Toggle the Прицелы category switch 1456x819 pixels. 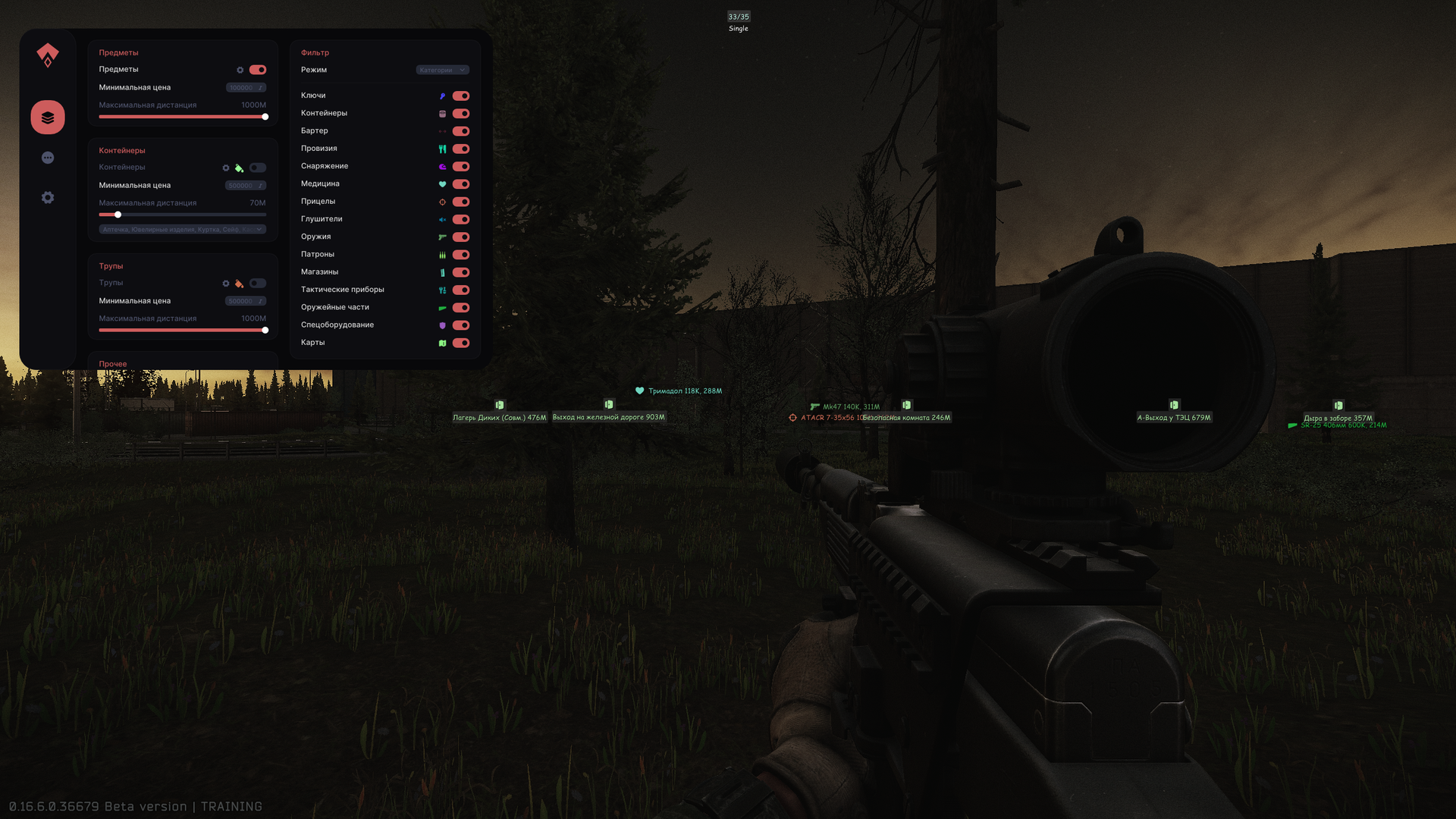tap(461, 202)
